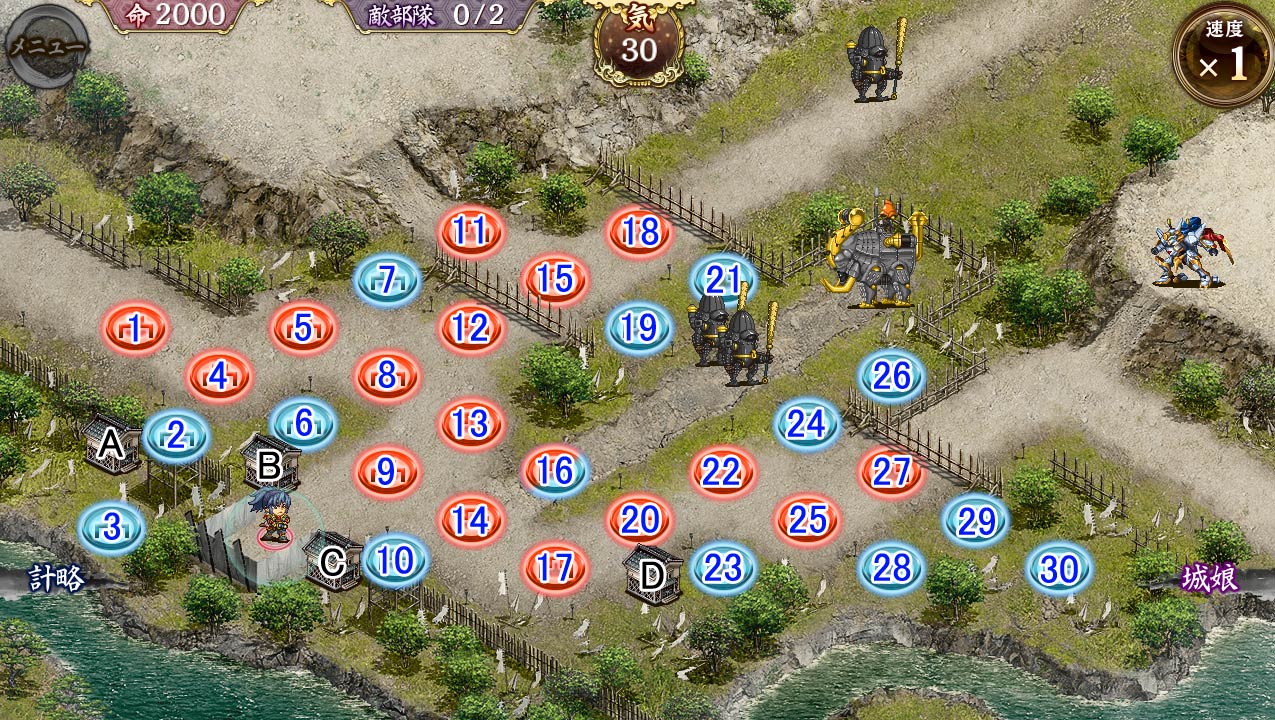Choose blue placement tile 3
Screen dimensions: 1275x720
tap(112, 527)
